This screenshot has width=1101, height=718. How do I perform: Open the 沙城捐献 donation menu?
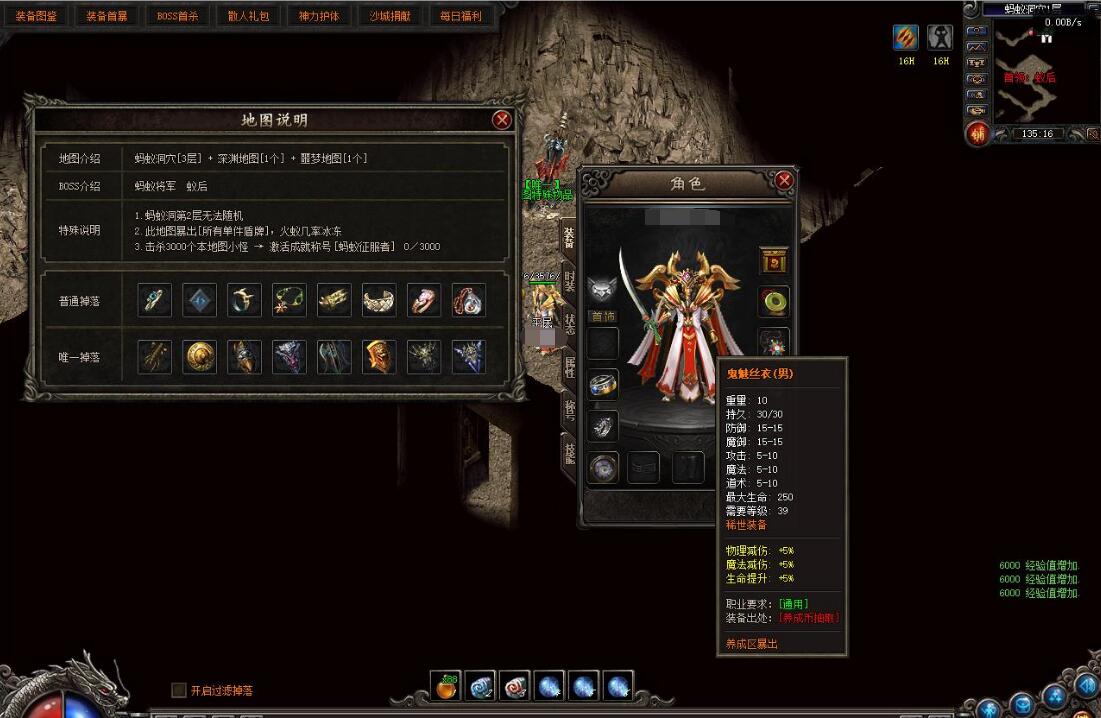(x=390, y=16)
